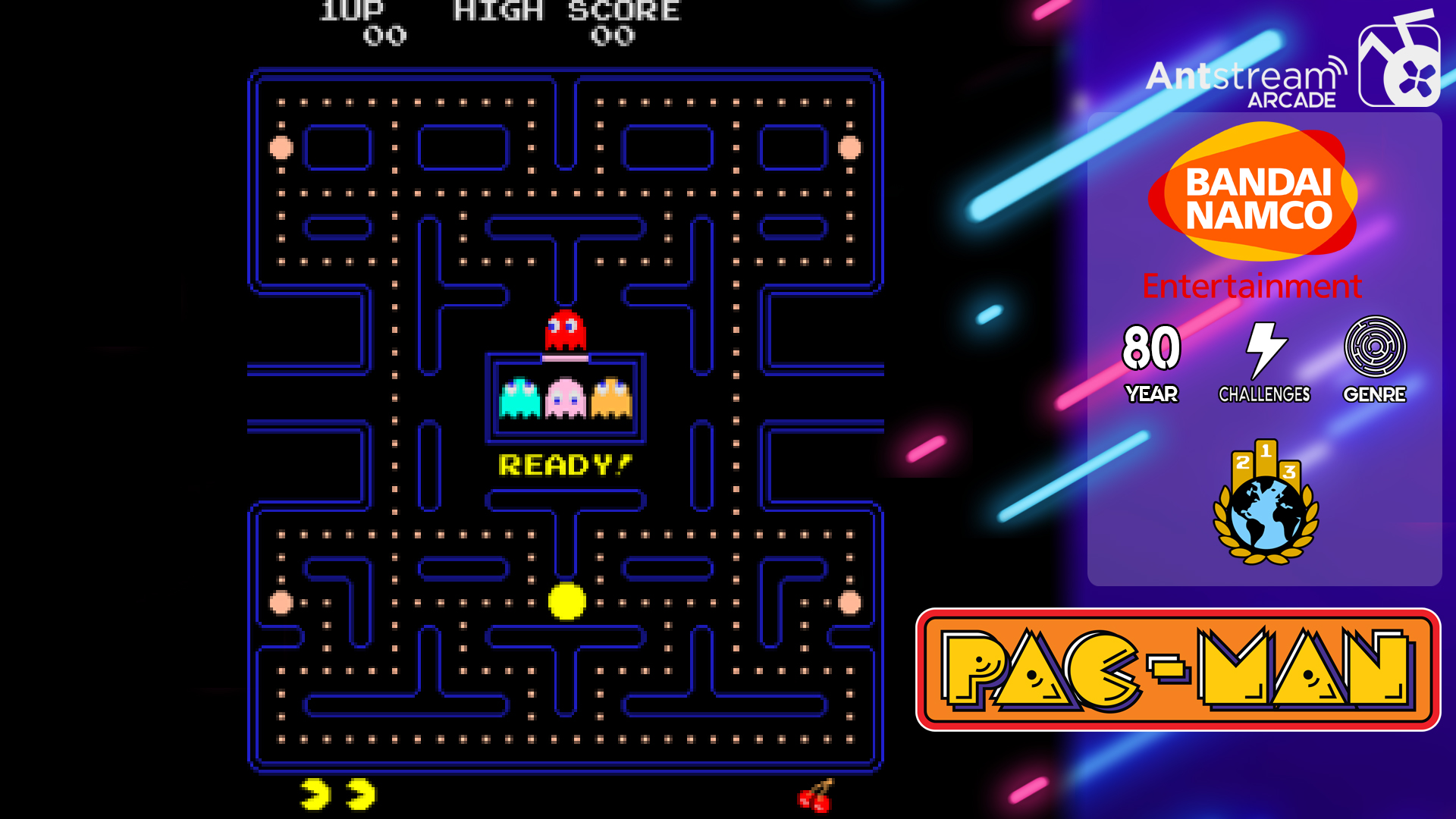The width and height of the screenshot is (1456, 819).
Task: Click the READY! text in the maze
Action: click(564, 463)
